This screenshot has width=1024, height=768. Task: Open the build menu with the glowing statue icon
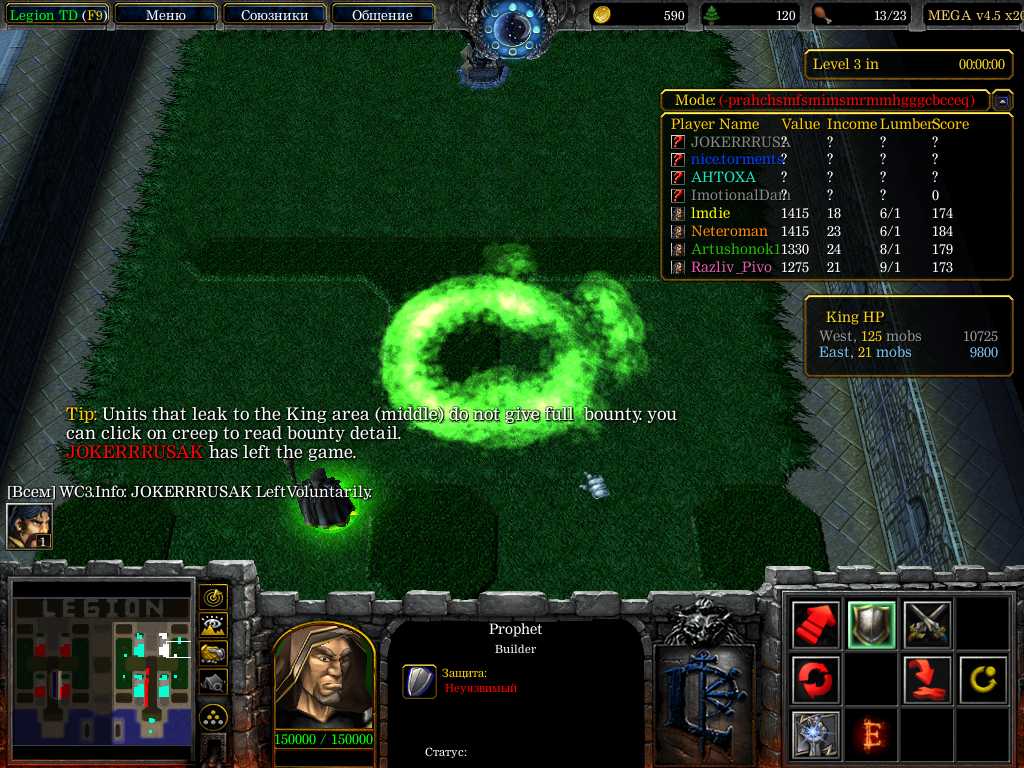coord(814,735)
